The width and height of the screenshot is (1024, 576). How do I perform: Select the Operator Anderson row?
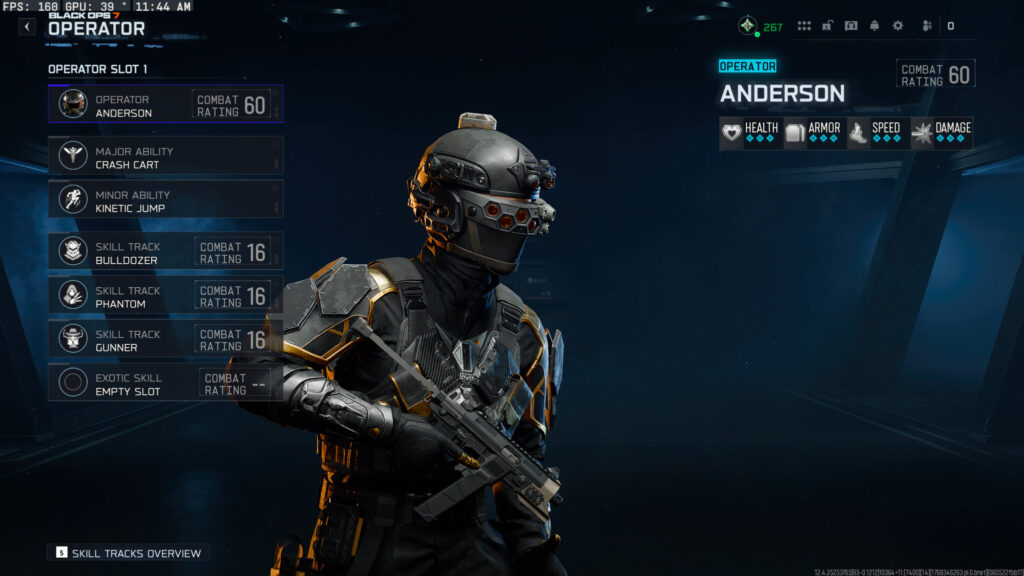(x=165, y=104)
